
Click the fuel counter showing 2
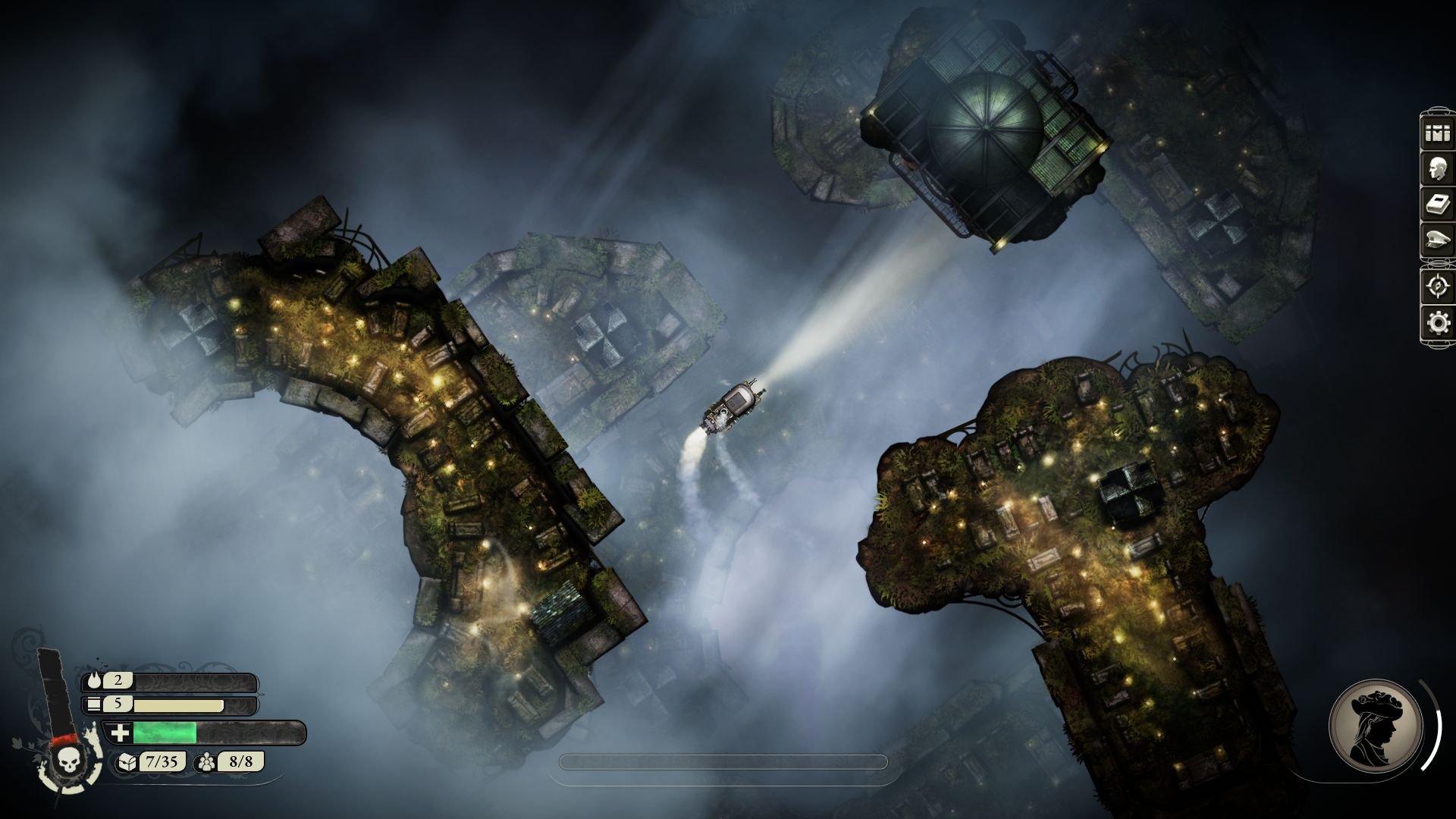tap(118, 682)
